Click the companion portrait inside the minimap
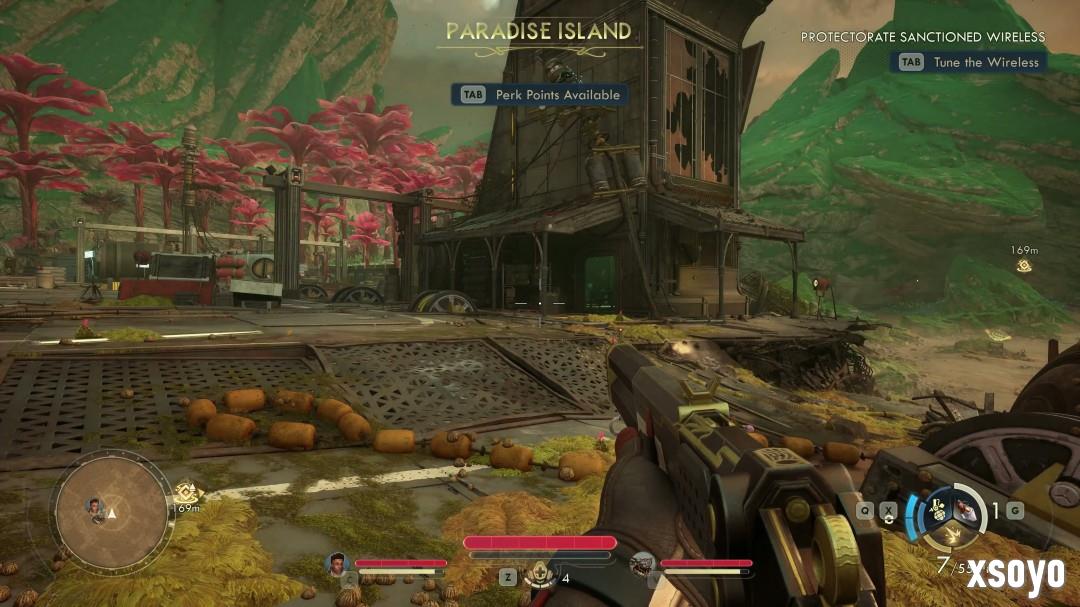Viewport: 1080px width, 607px height. (x=96, y=506)
